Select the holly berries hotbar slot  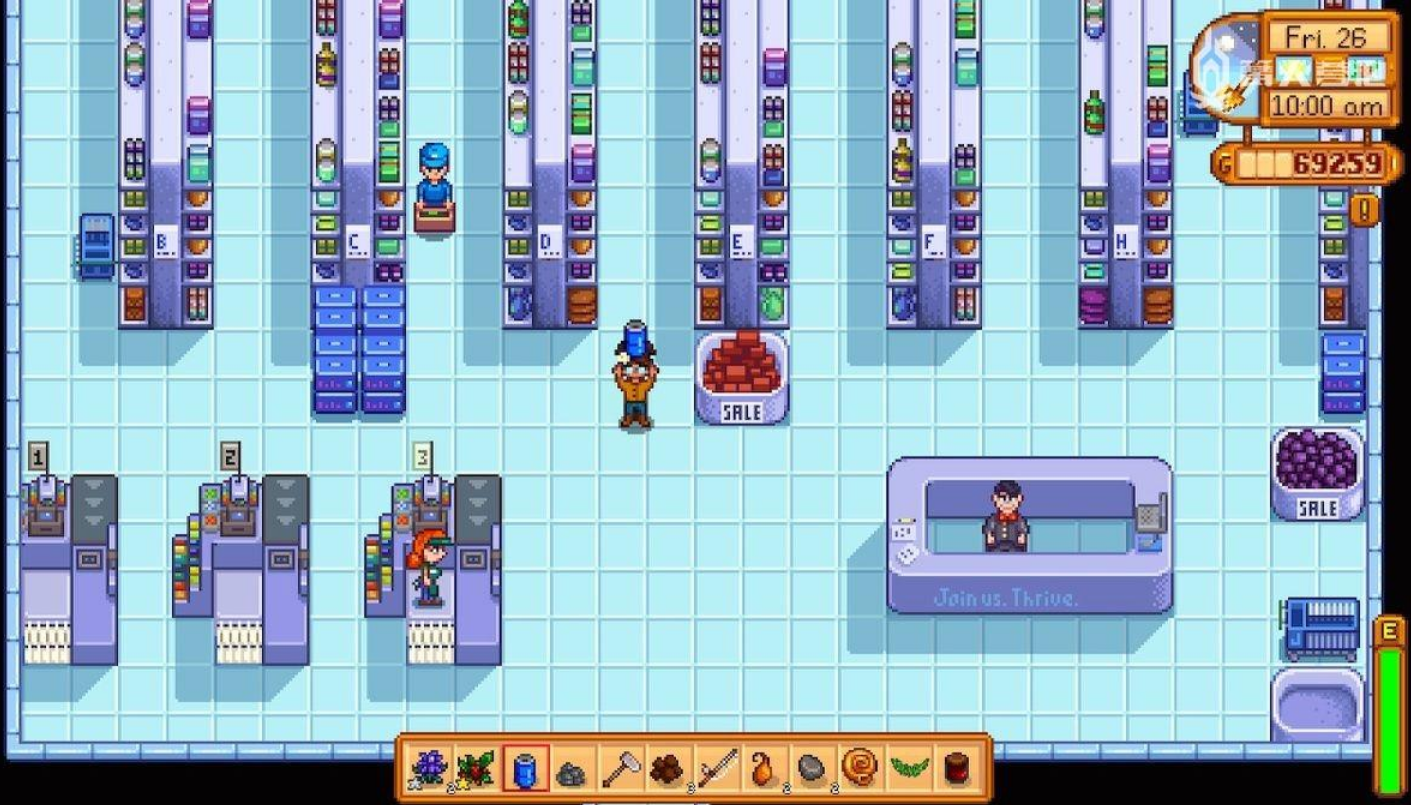pyautogui.click(x=477, y=769)
